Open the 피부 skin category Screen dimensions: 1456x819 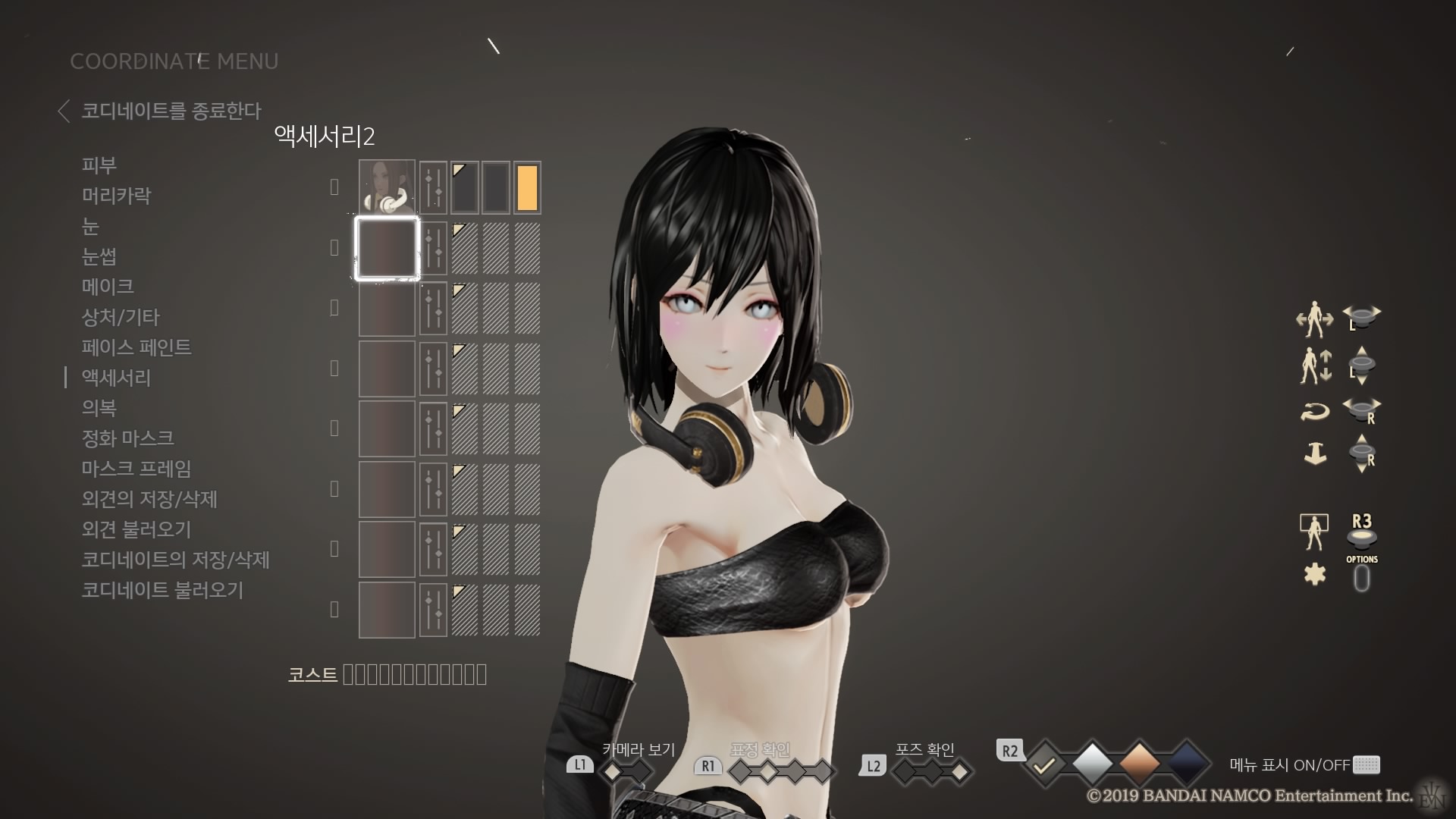coord(99,165)
